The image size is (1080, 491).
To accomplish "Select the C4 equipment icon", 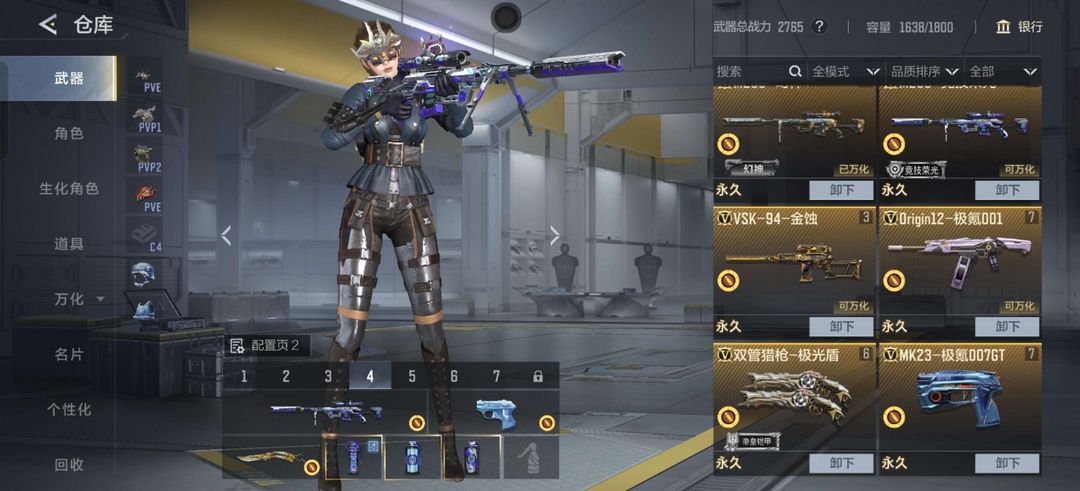I will (x=148, y=235).
